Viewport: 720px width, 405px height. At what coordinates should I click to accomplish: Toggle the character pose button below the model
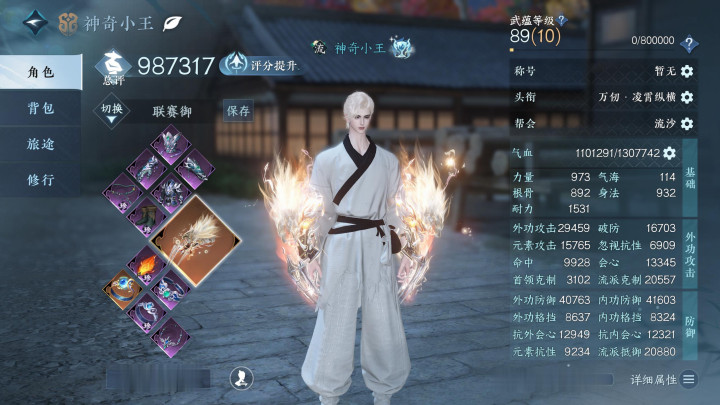pos(240,377)
